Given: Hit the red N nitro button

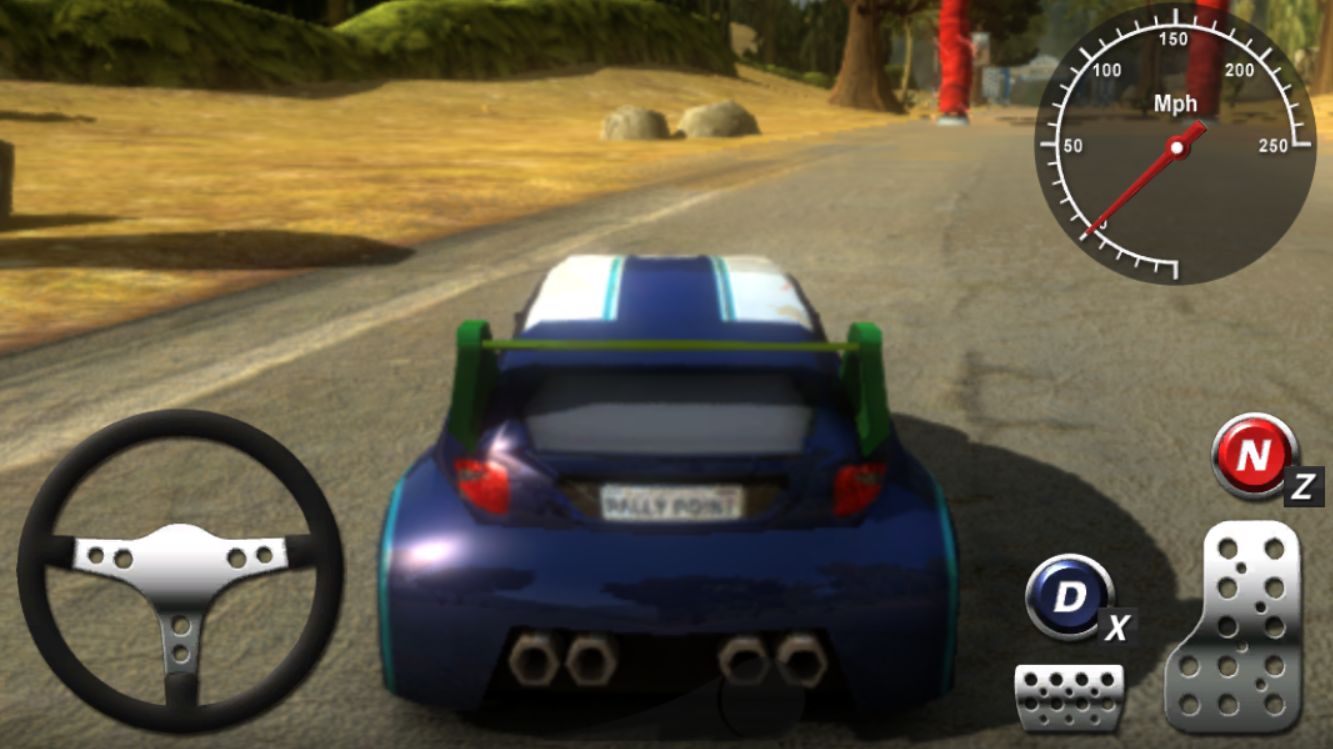Looking at the screenshot, I should pos(1253,456).
